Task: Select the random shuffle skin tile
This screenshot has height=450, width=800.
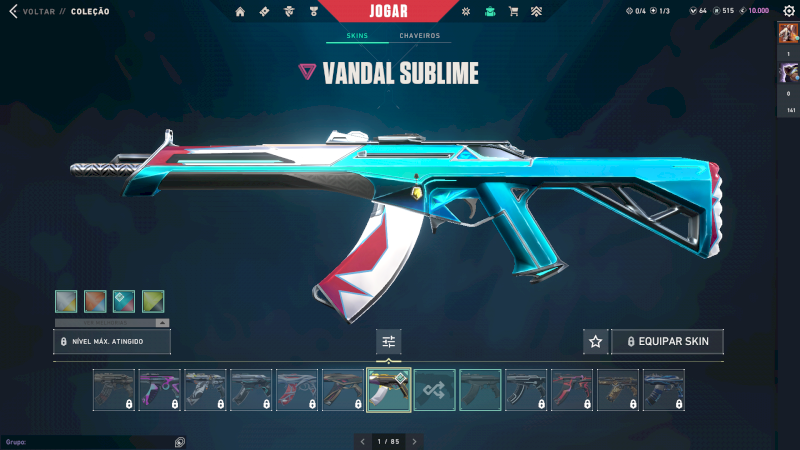Action: pyautogui.click(x=435, y=390)
